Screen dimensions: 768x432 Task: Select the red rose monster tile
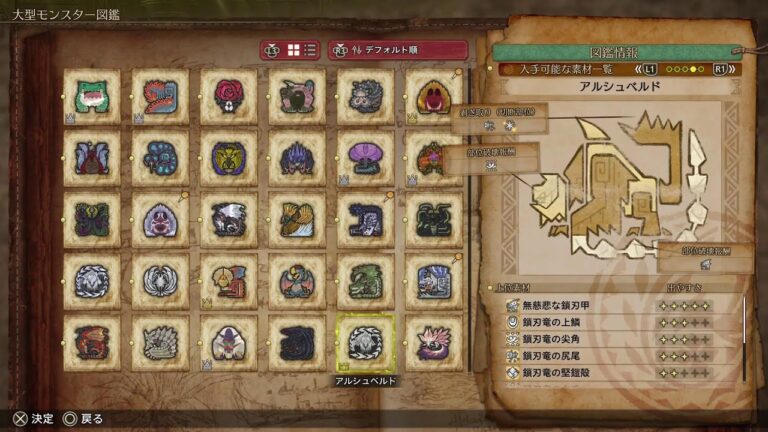pos(228,96)
